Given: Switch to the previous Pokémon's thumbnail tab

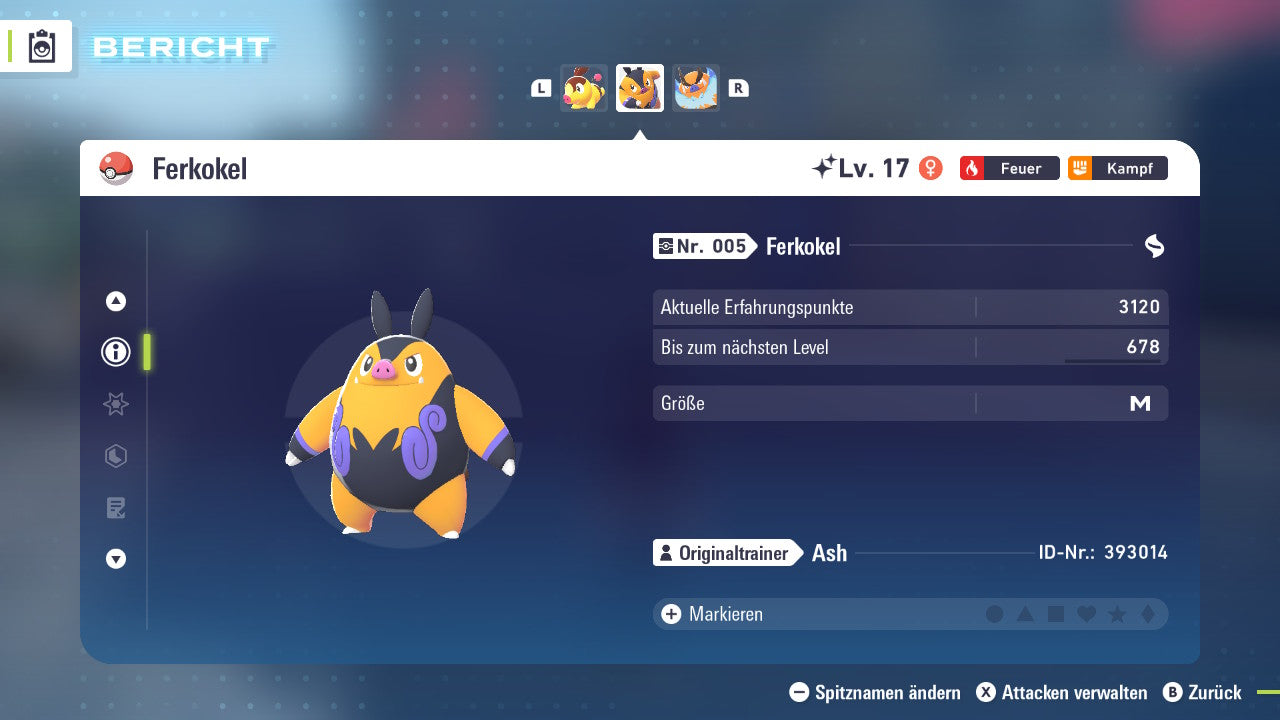Looking at the screenshot, I should pos(583,88).
